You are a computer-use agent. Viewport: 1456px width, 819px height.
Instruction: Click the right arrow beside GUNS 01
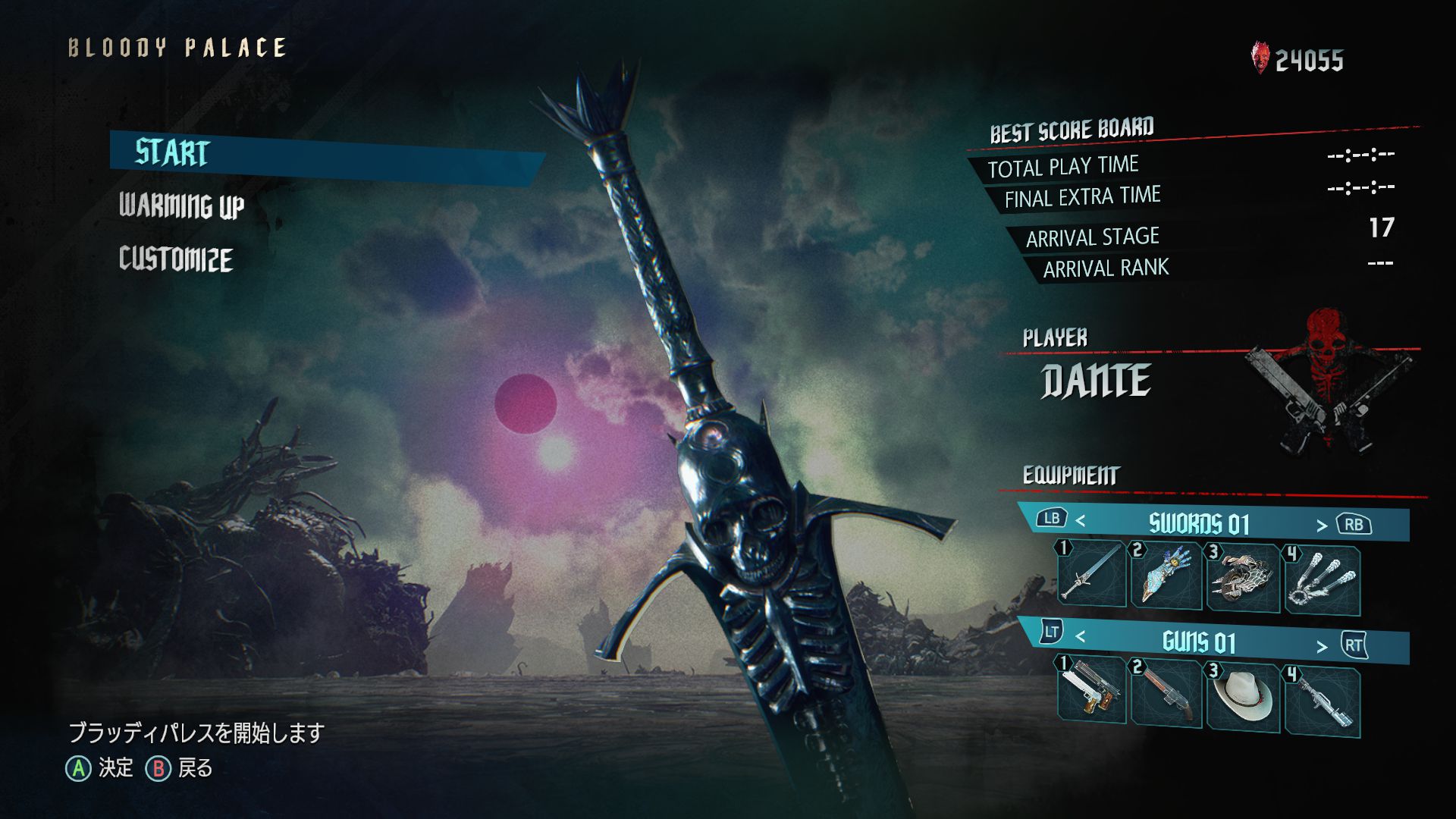tap(1322, 646)
